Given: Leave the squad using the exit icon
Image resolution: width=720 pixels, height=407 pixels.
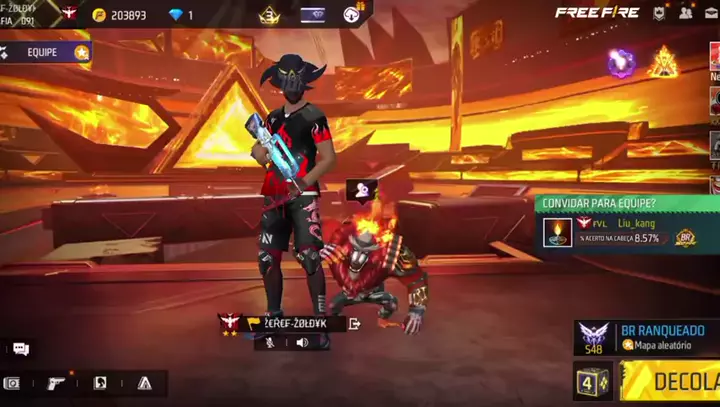Looking at the screenshot, I should coord(354,323).
